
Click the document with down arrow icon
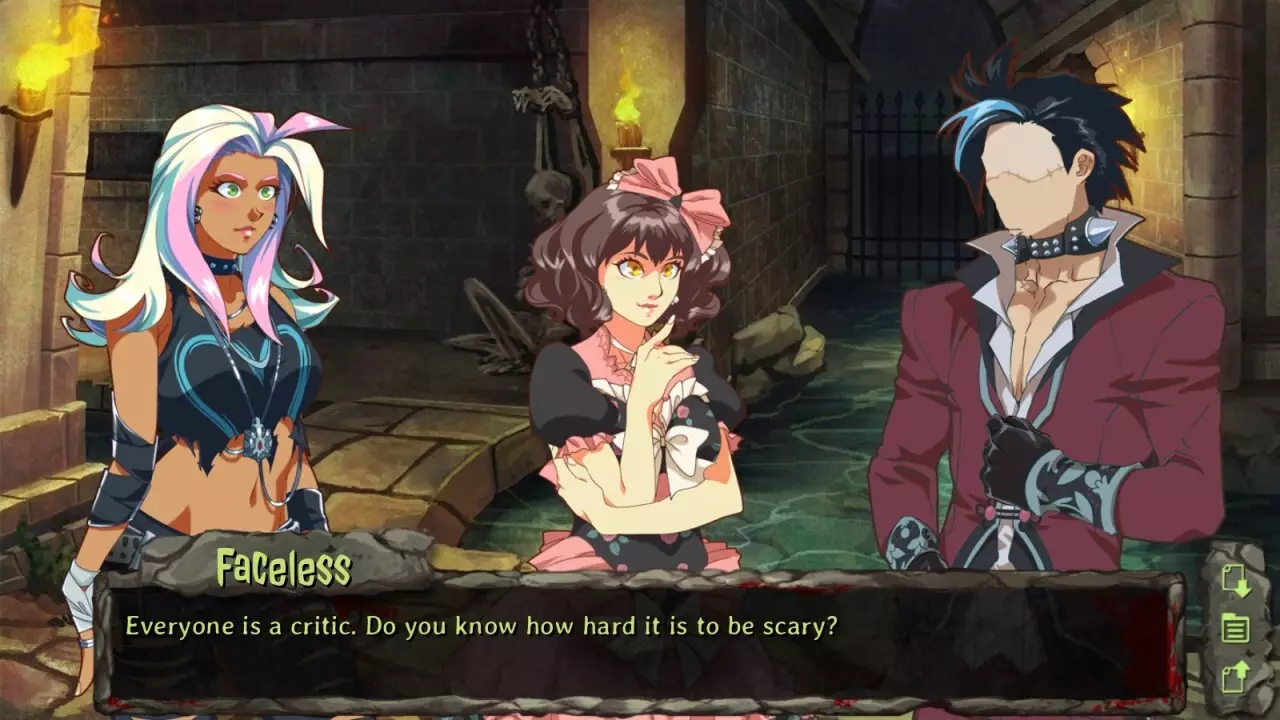(1237, 581)
